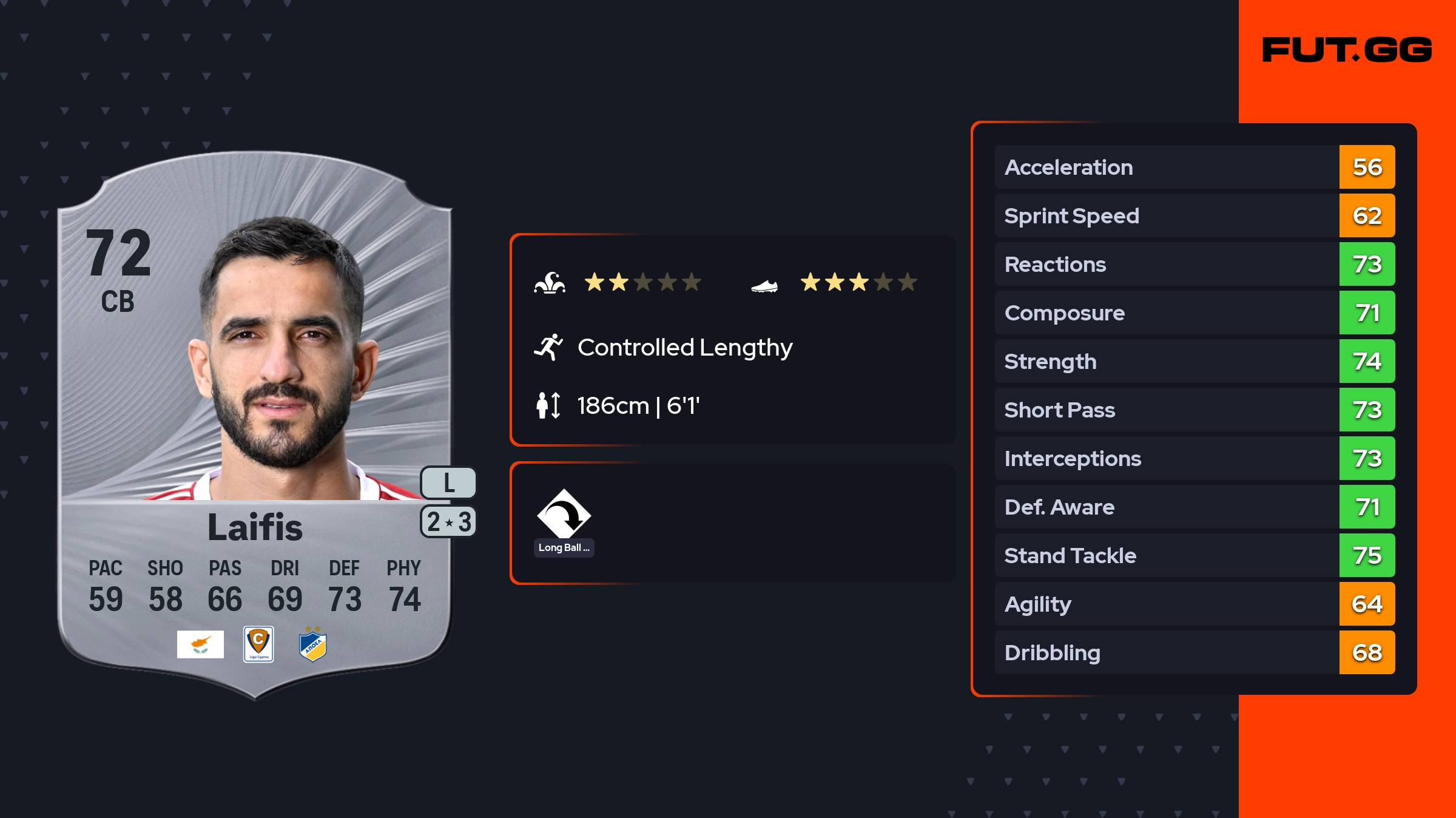Select the 2-star 3 skill badge
Screen dimensions: 1456x818
pyautogui.click(x=448, y=522)
